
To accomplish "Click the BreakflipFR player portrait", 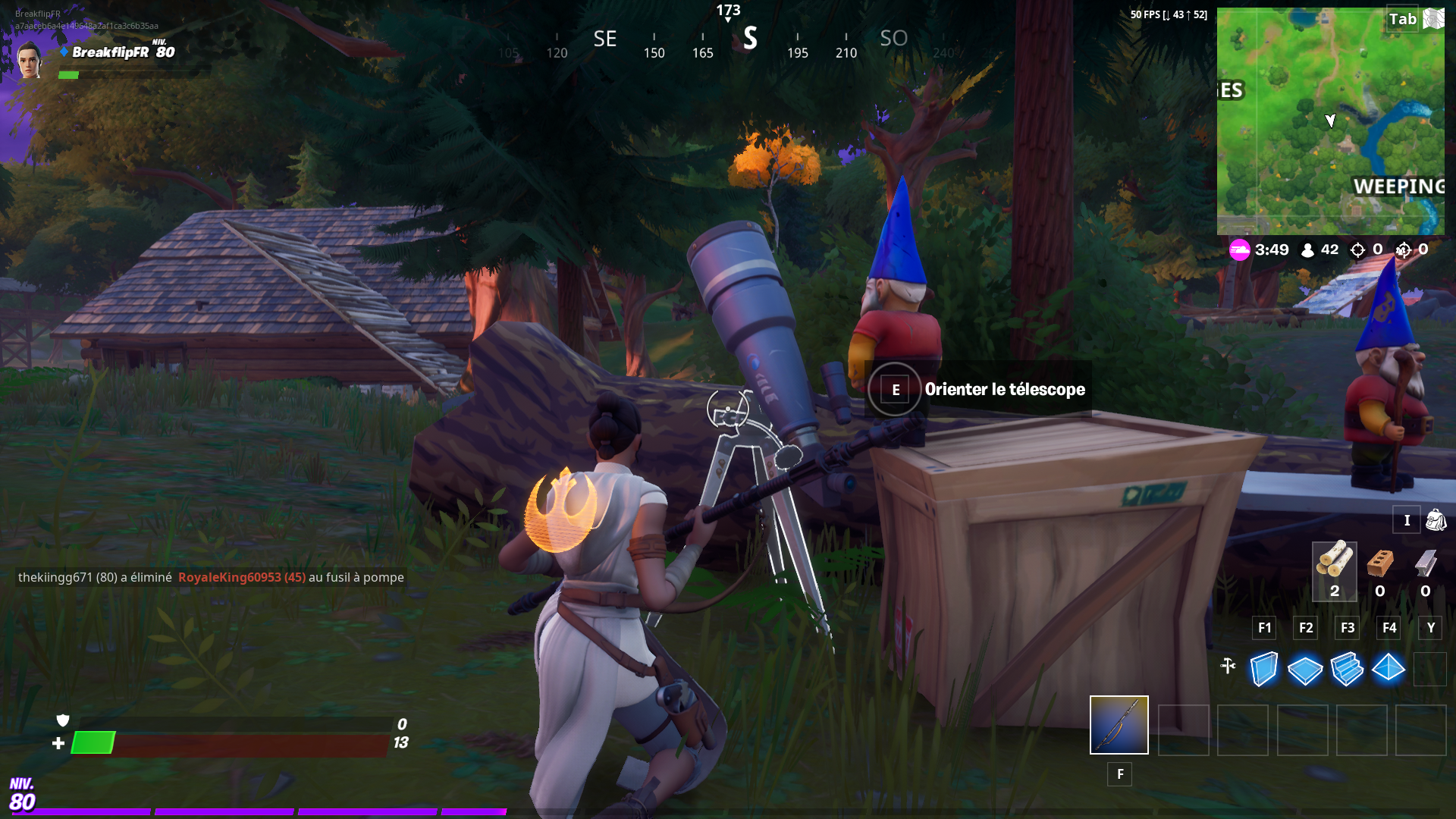I will pyautogui.click(x=30, y=59).
